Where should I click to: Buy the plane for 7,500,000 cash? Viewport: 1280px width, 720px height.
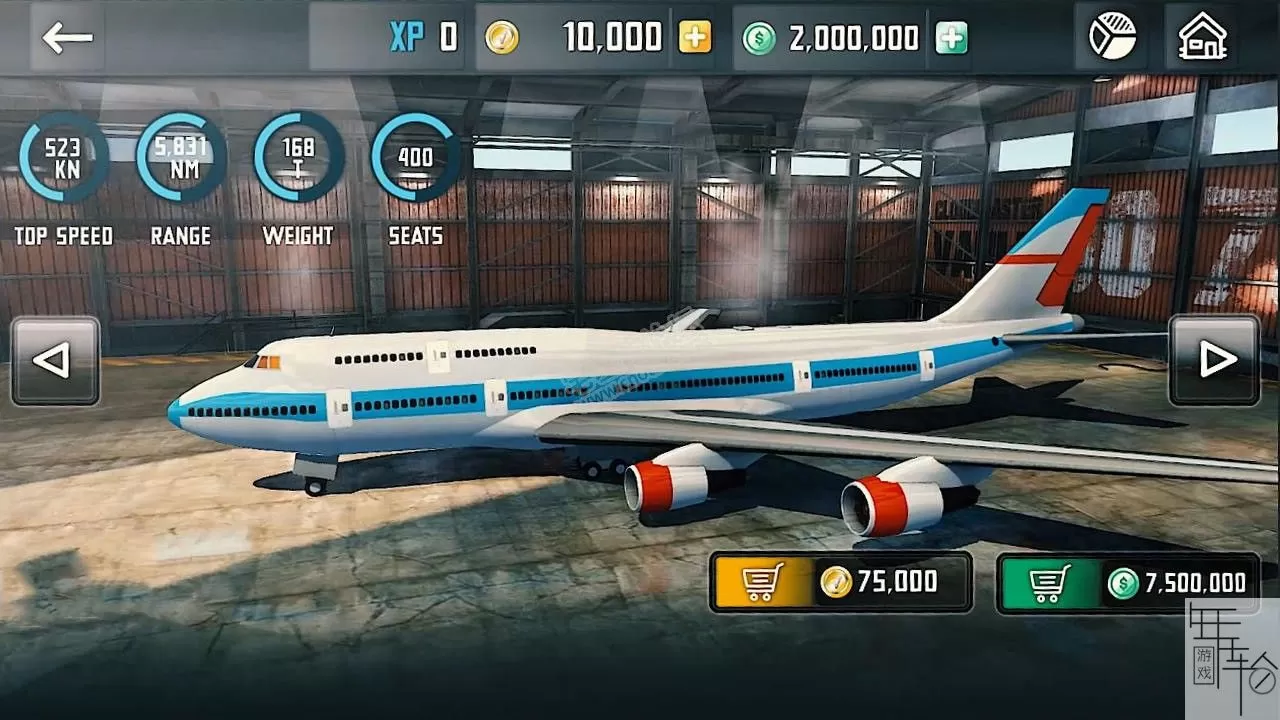pos(1127,583)
